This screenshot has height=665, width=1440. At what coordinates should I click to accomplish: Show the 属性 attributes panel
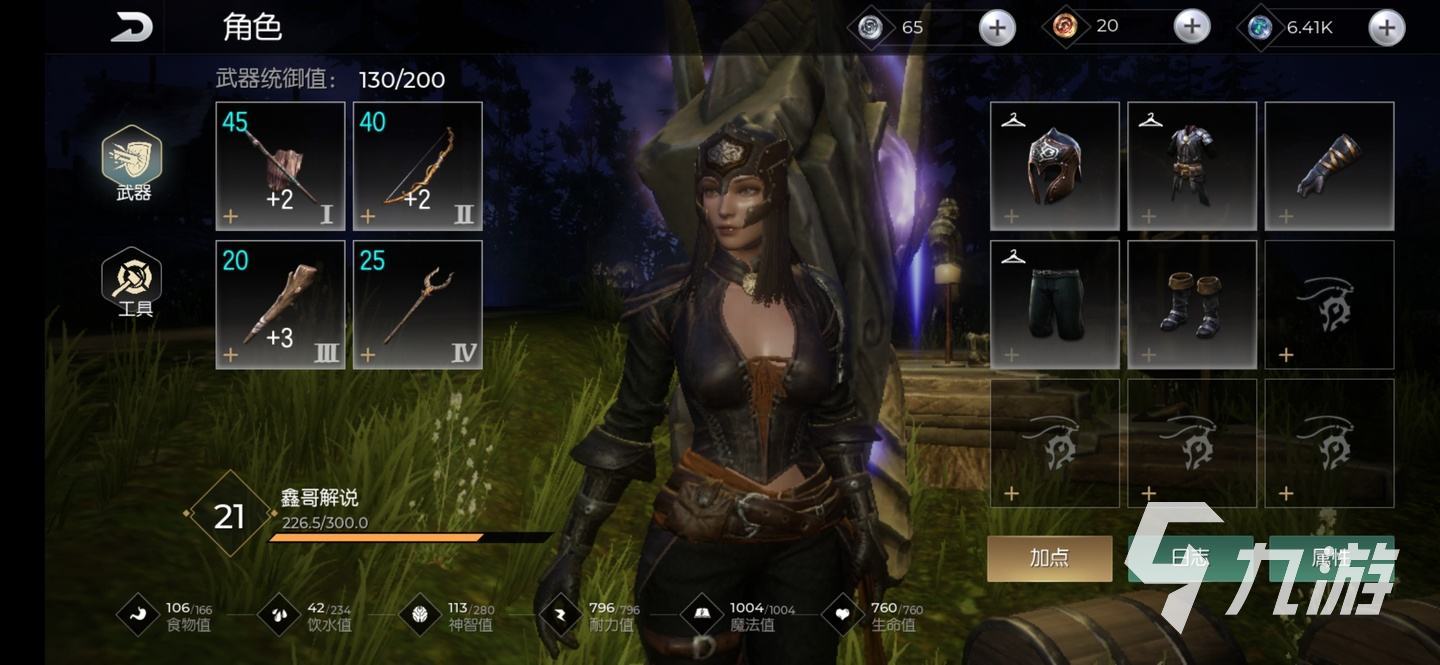pyautogui.click(x=1332, y=558)
